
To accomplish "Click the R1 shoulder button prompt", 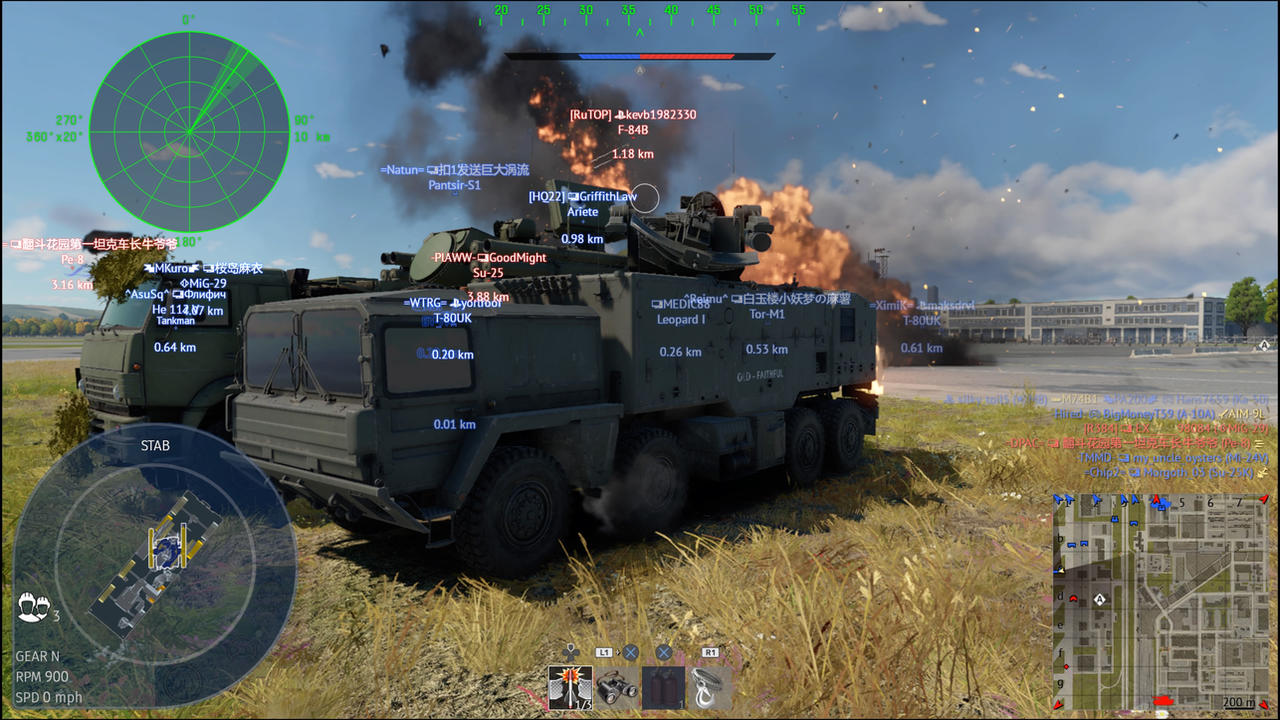I will coord(711,652).
